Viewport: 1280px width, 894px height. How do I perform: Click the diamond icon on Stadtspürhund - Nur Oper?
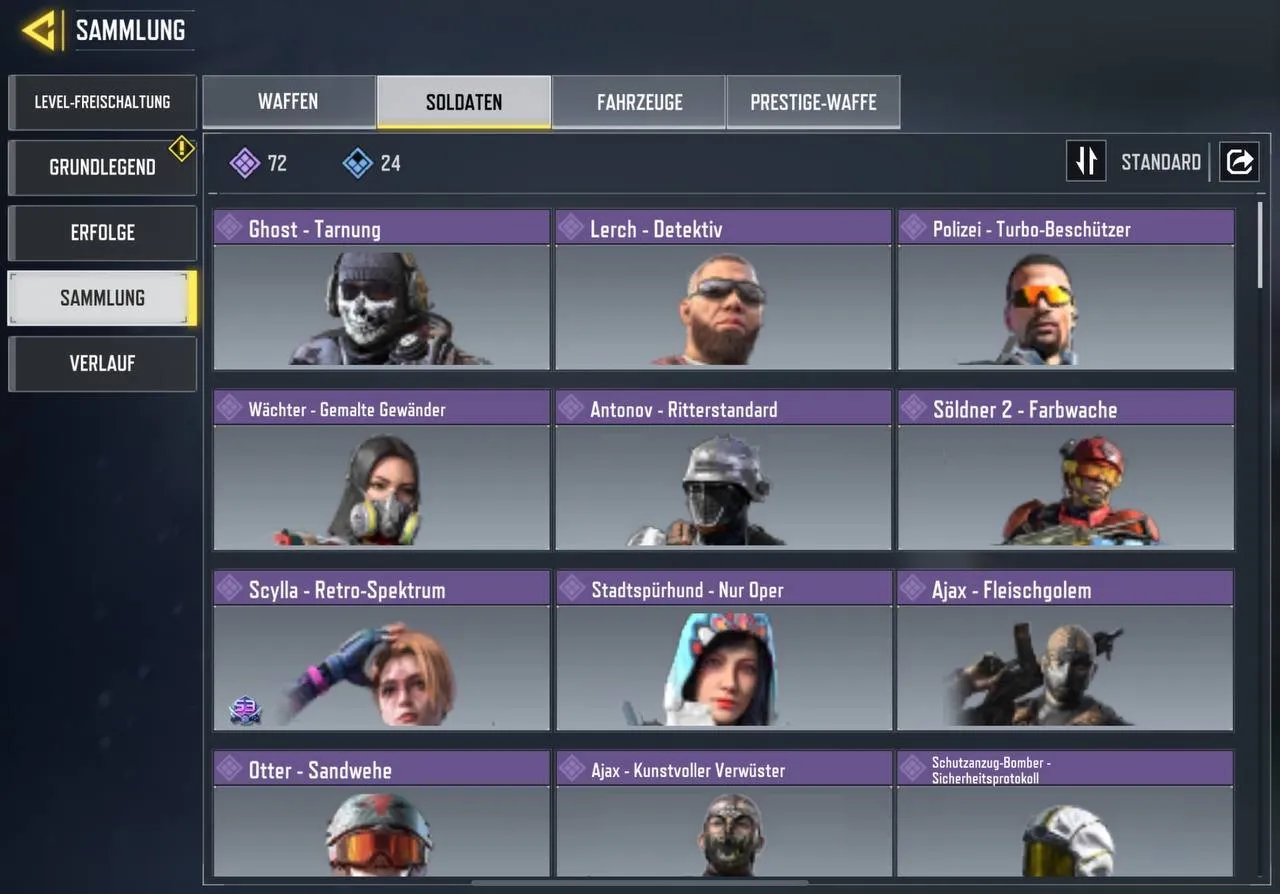point(571,589)
